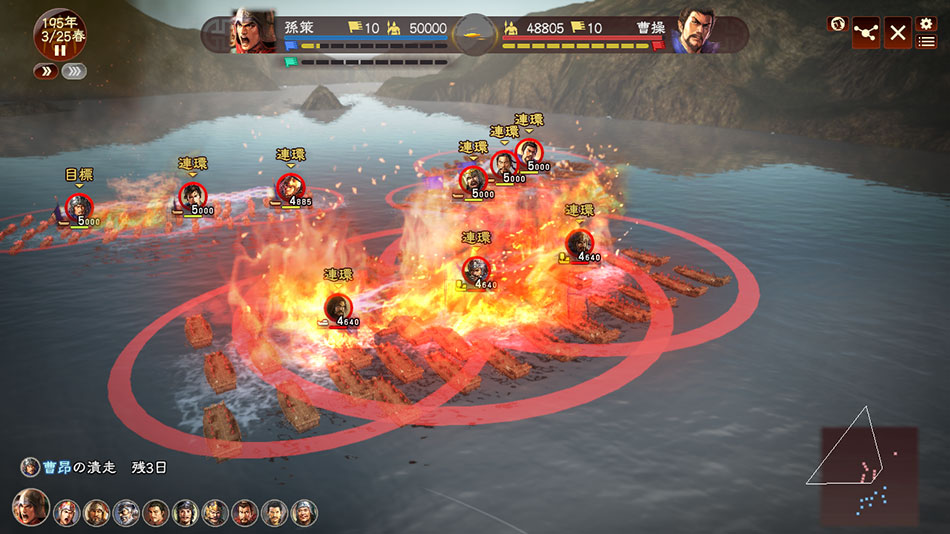Open the gear settings button
Screen dimensions: 950x534
coord(926,23)
